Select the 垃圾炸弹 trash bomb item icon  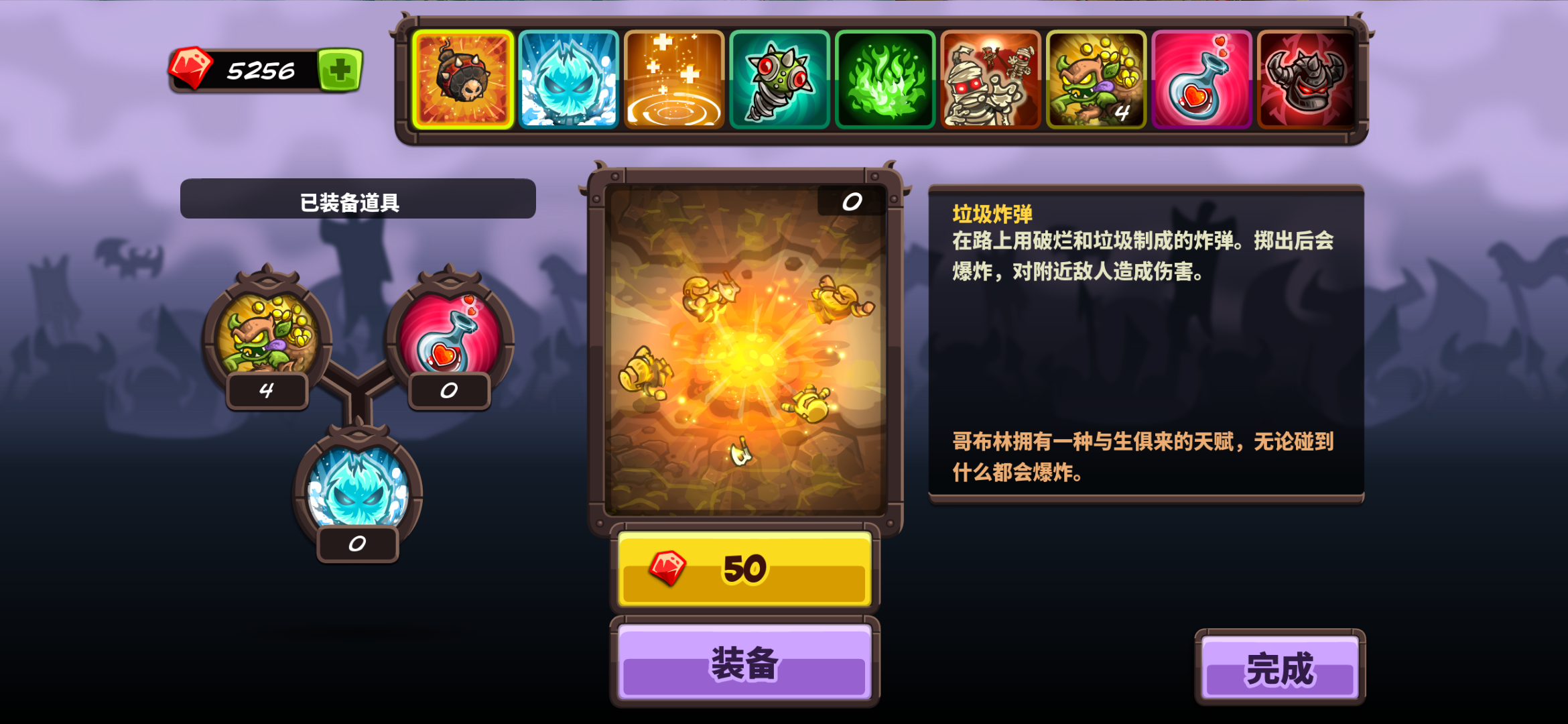(x=464, y=78)
